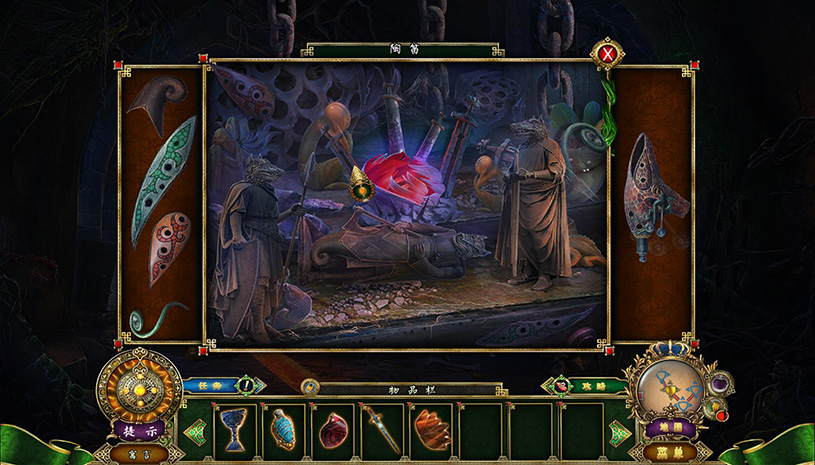Select the brown spiral horn fragment

click(x=162, y=100)
